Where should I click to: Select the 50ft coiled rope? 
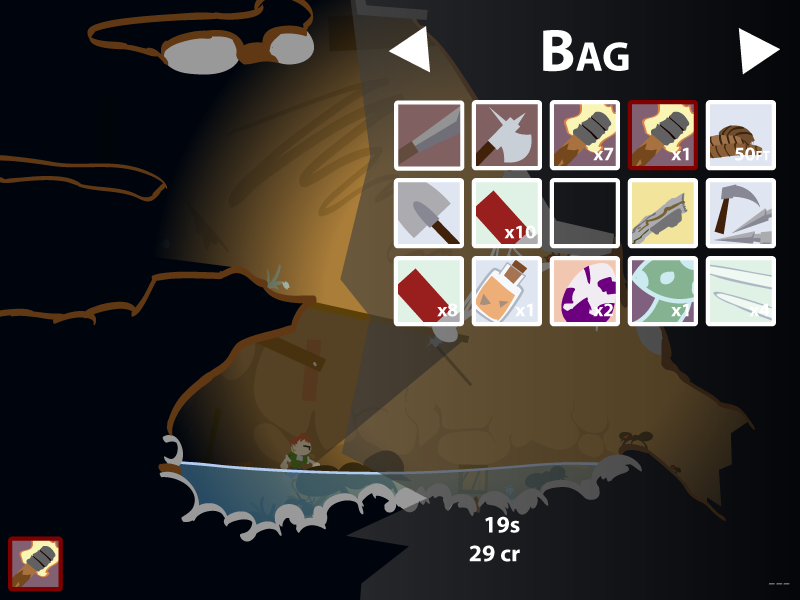pos(741,135)
